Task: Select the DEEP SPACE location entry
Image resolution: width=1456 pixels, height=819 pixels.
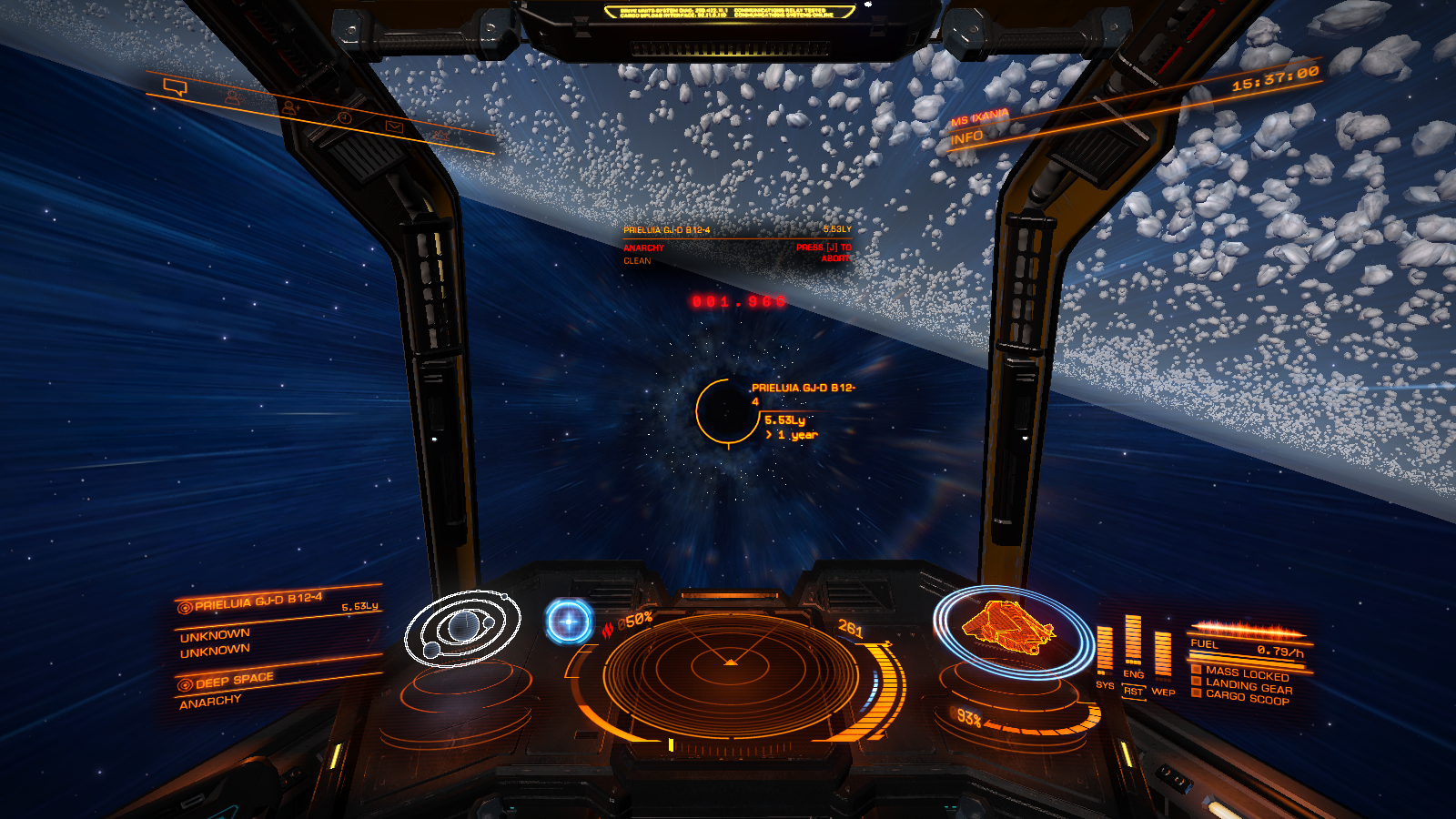Action: 234,680
